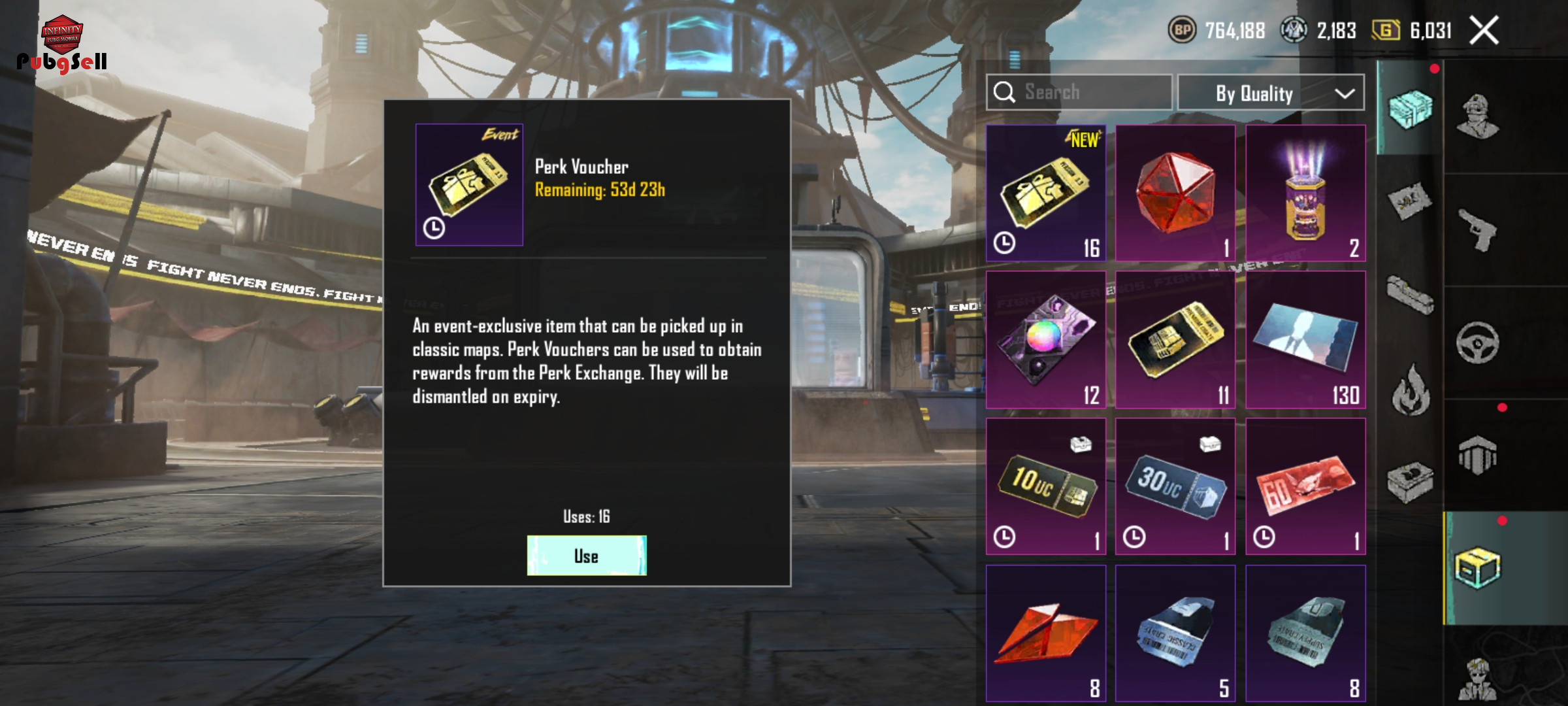The height and width of the screenshot is (706, 1568).
Task: Select the red crystal gem slot
Action: (x=1175, y=193)
